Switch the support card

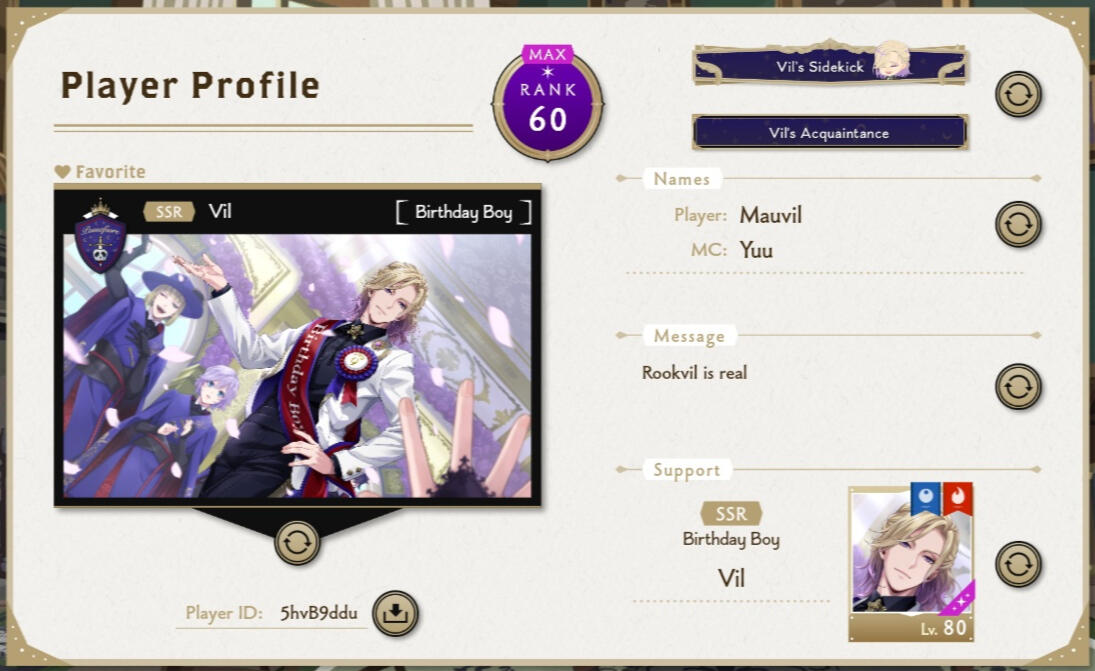(x=1018, y=564)
